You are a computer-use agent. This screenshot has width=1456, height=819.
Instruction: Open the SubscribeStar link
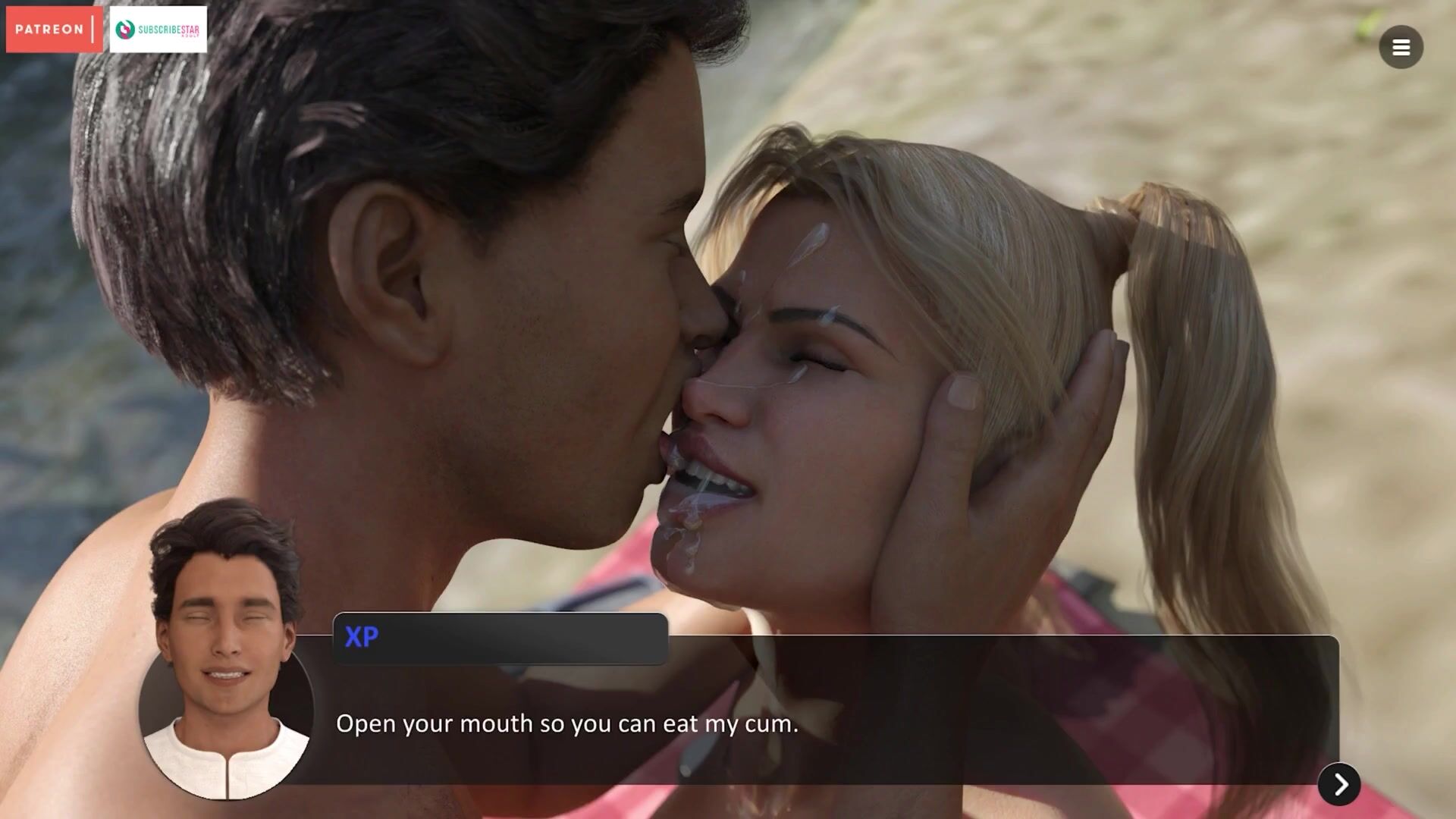[158, 30]
